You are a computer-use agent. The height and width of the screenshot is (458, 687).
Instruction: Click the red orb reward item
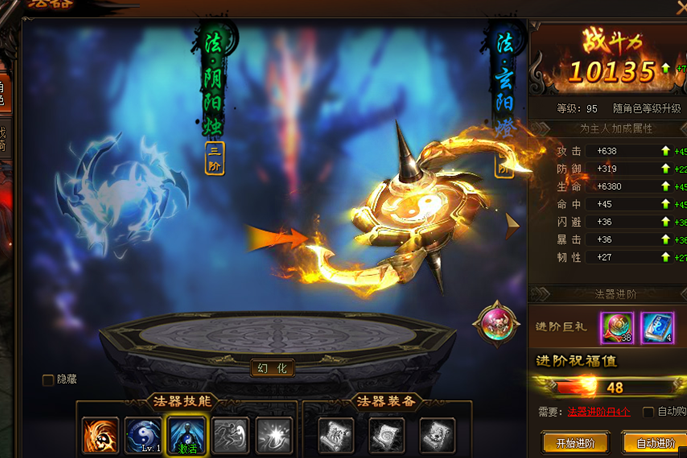[x=614, y=327]
